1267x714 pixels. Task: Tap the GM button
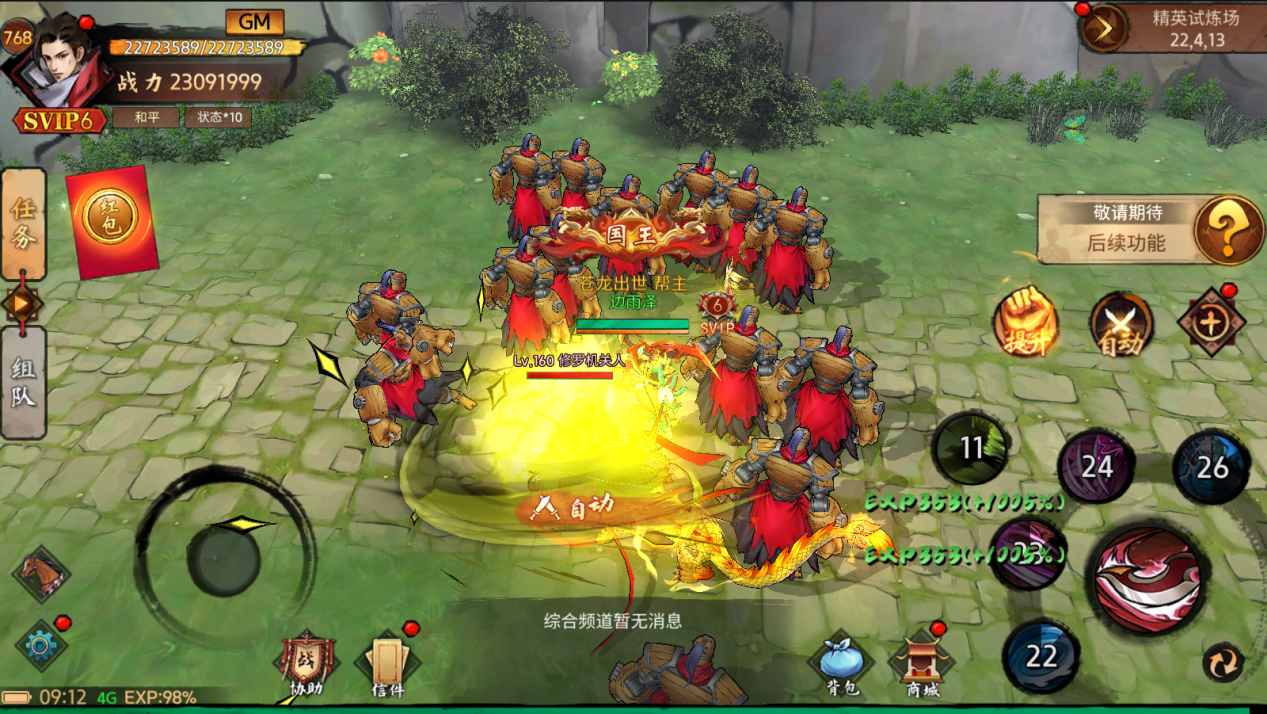(x=254, y=22)
